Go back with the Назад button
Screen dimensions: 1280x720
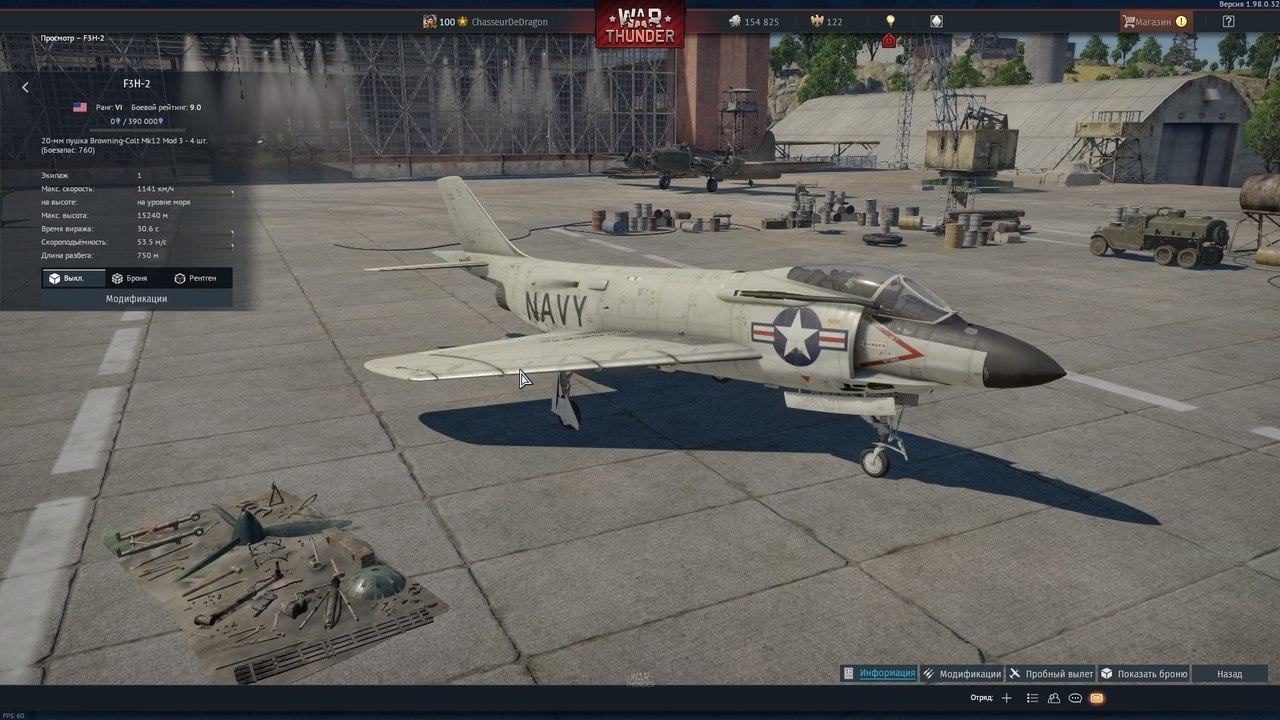pos(1229,674)
